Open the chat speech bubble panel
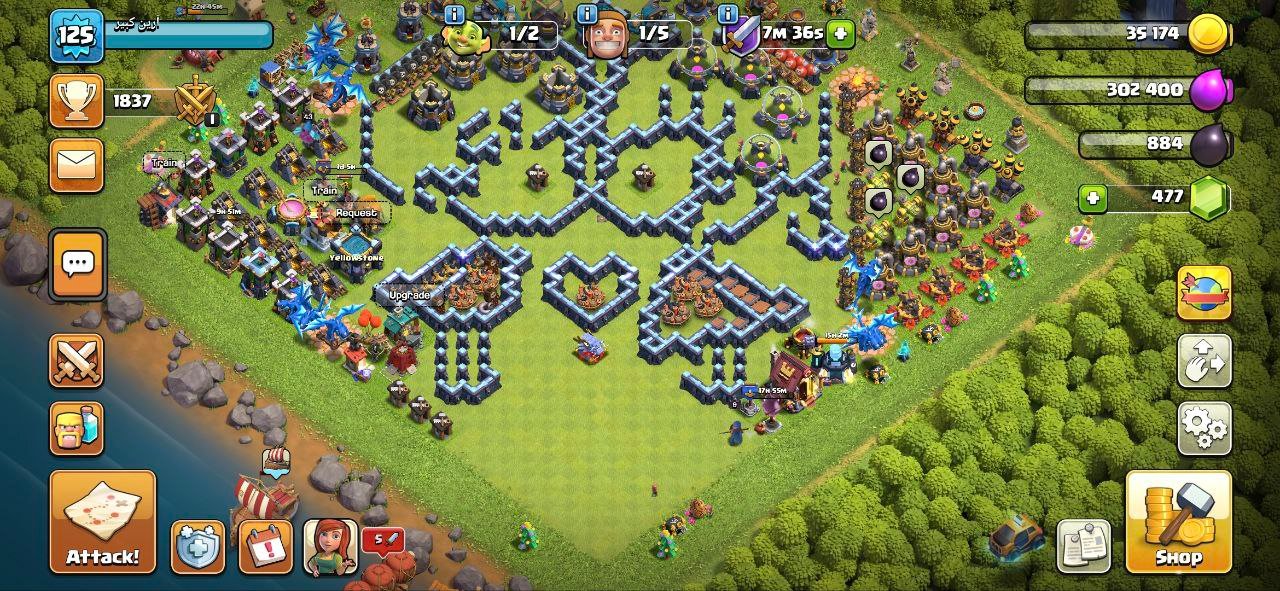Screen dimensions: 1280x591 click(77, 265)
